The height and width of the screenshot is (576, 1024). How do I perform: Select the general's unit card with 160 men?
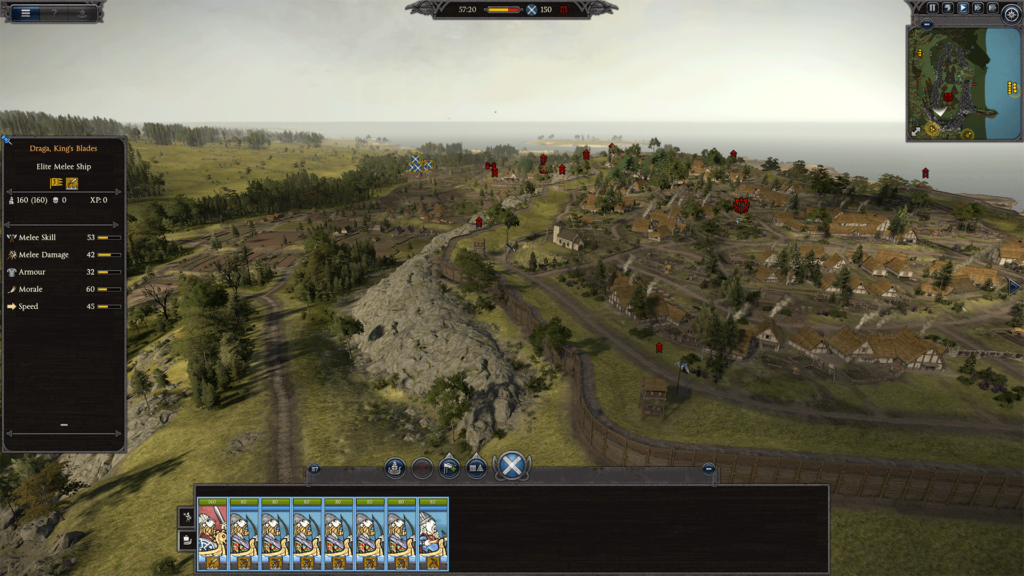213,534
